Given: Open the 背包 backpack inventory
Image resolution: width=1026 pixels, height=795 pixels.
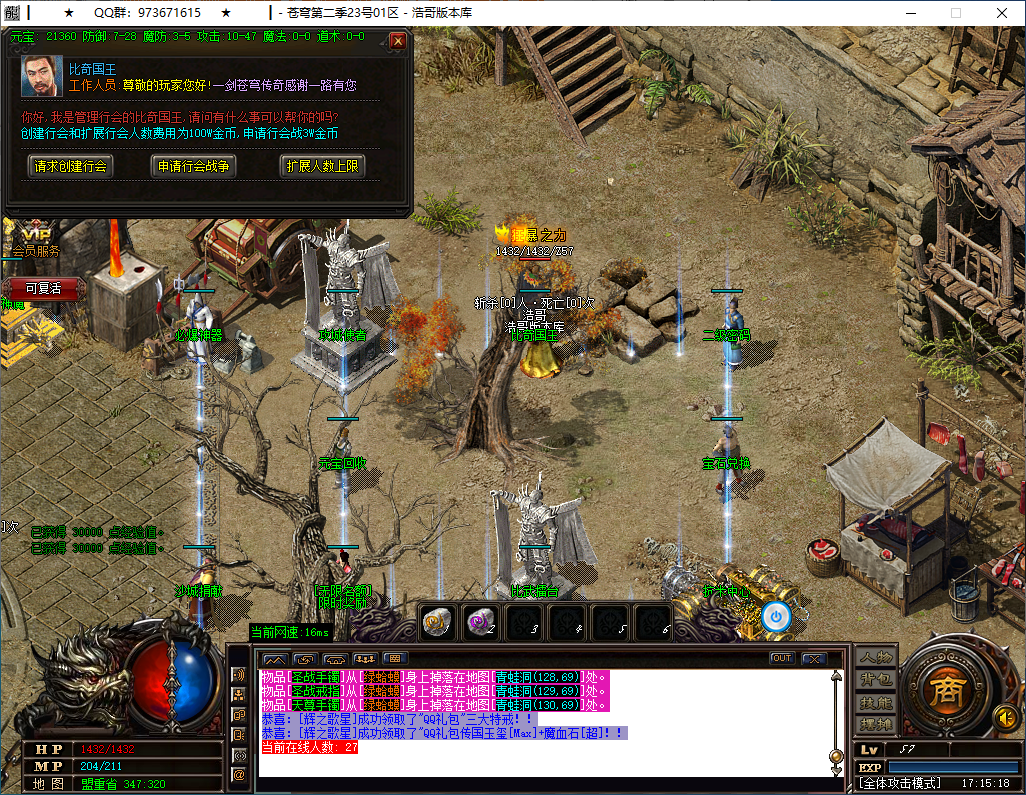Looking at the screenshot, I should [875, 679].
